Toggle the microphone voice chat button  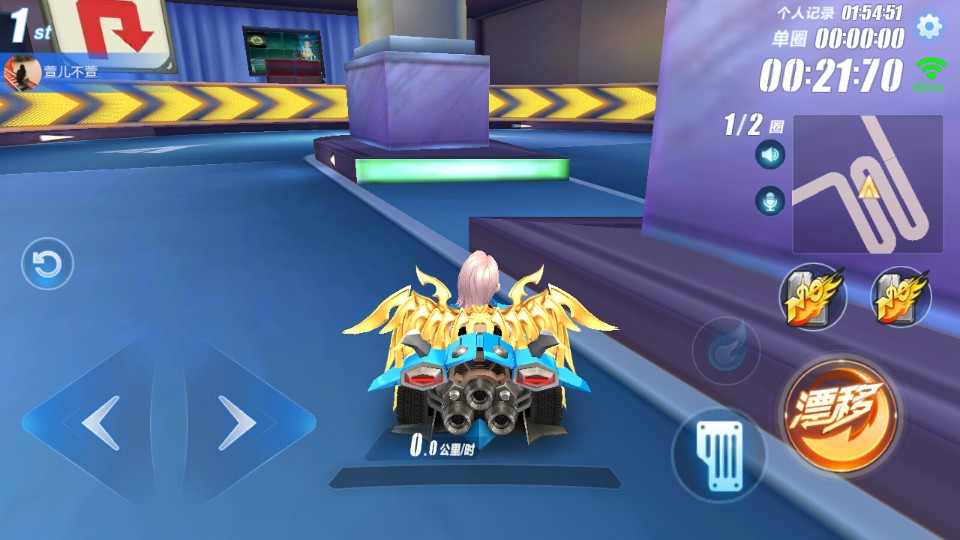point(770,201)
